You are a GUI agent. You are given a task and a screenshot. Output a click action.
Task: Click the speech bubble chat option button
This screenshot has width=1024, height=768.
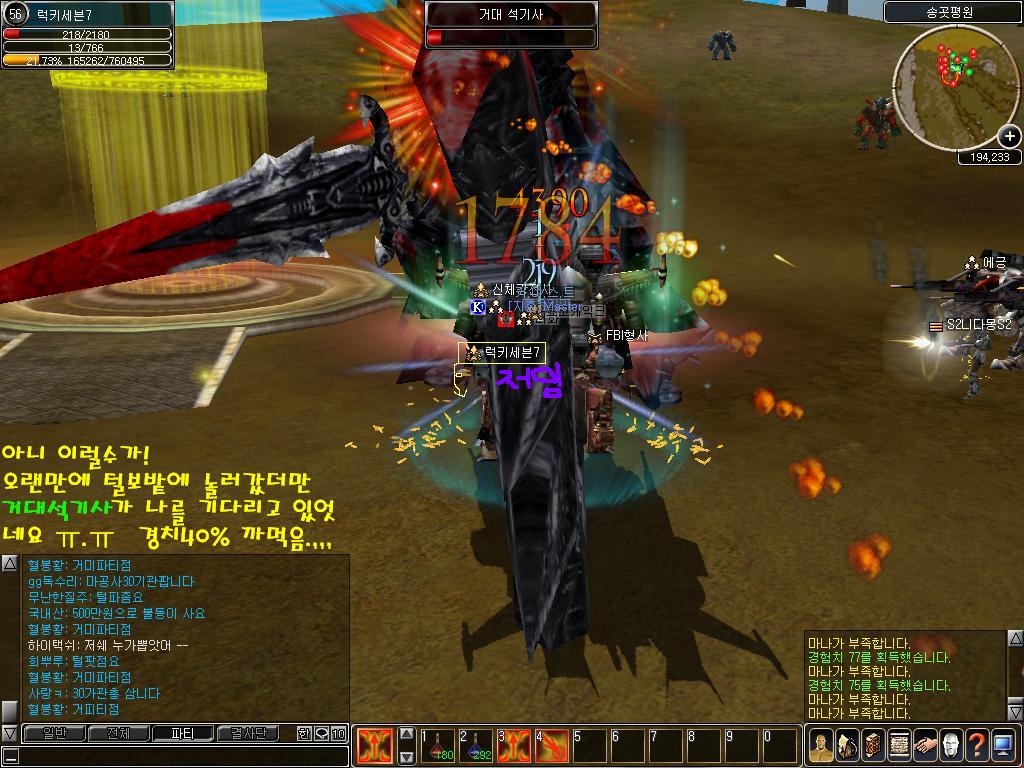[322, 734]
